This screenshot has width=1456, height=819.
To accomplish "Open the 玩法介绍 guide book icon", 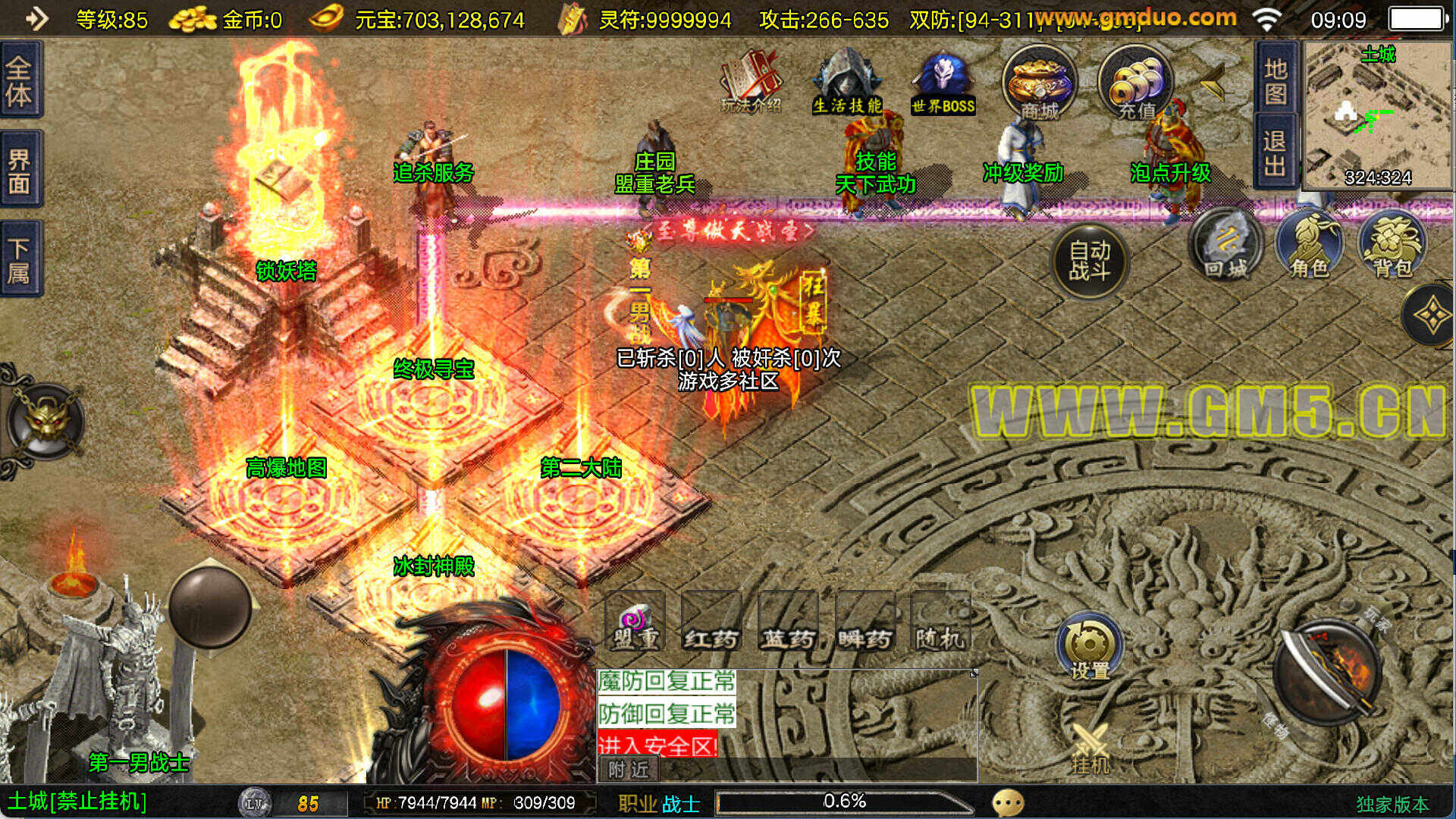I will [x=751, y=82].
